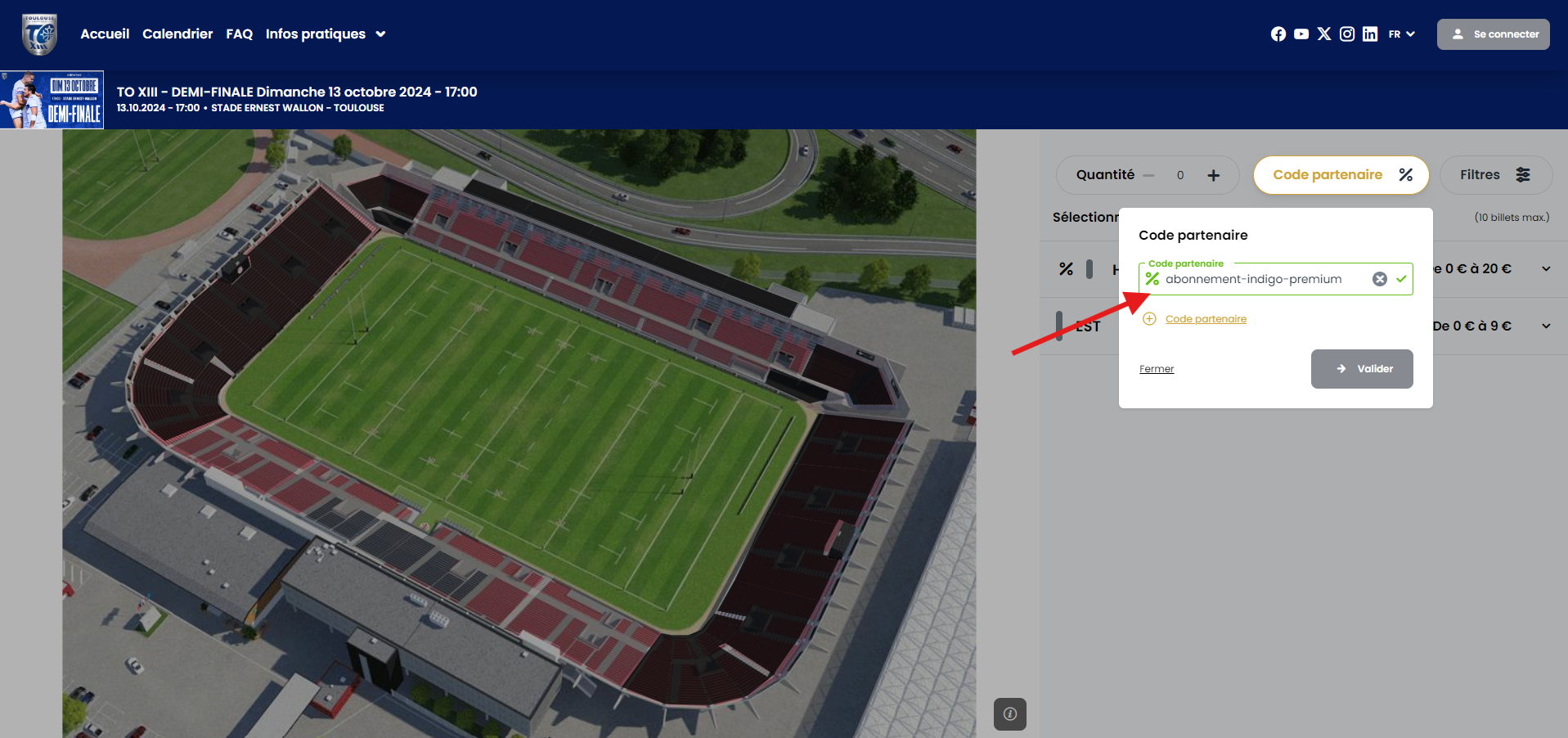
Task: Show stadium info with the i button
Action: point(1010,713)
